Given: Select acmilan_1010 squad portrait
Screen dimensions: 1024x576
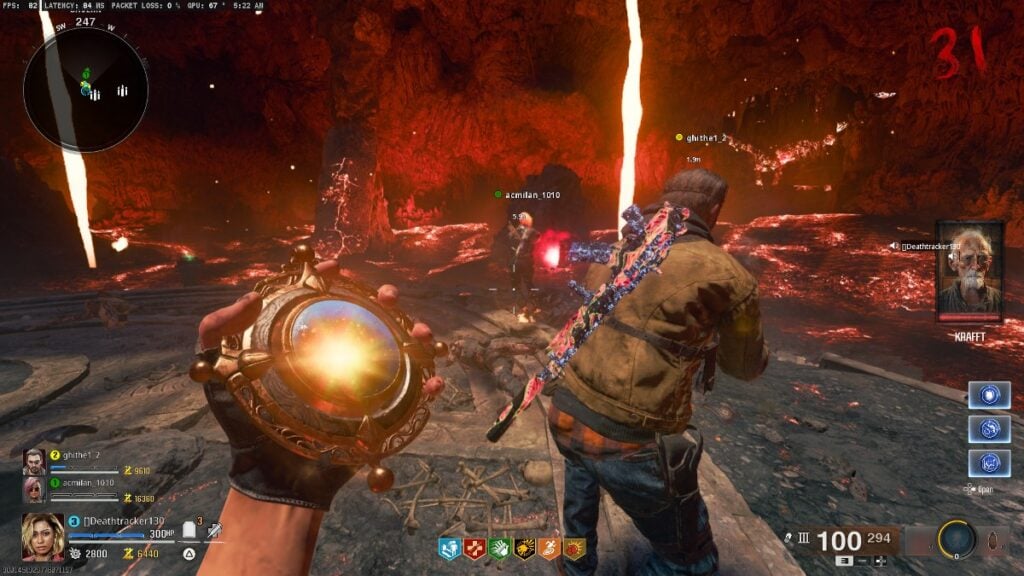Looking at the screenshot, I should pos(35,489).
